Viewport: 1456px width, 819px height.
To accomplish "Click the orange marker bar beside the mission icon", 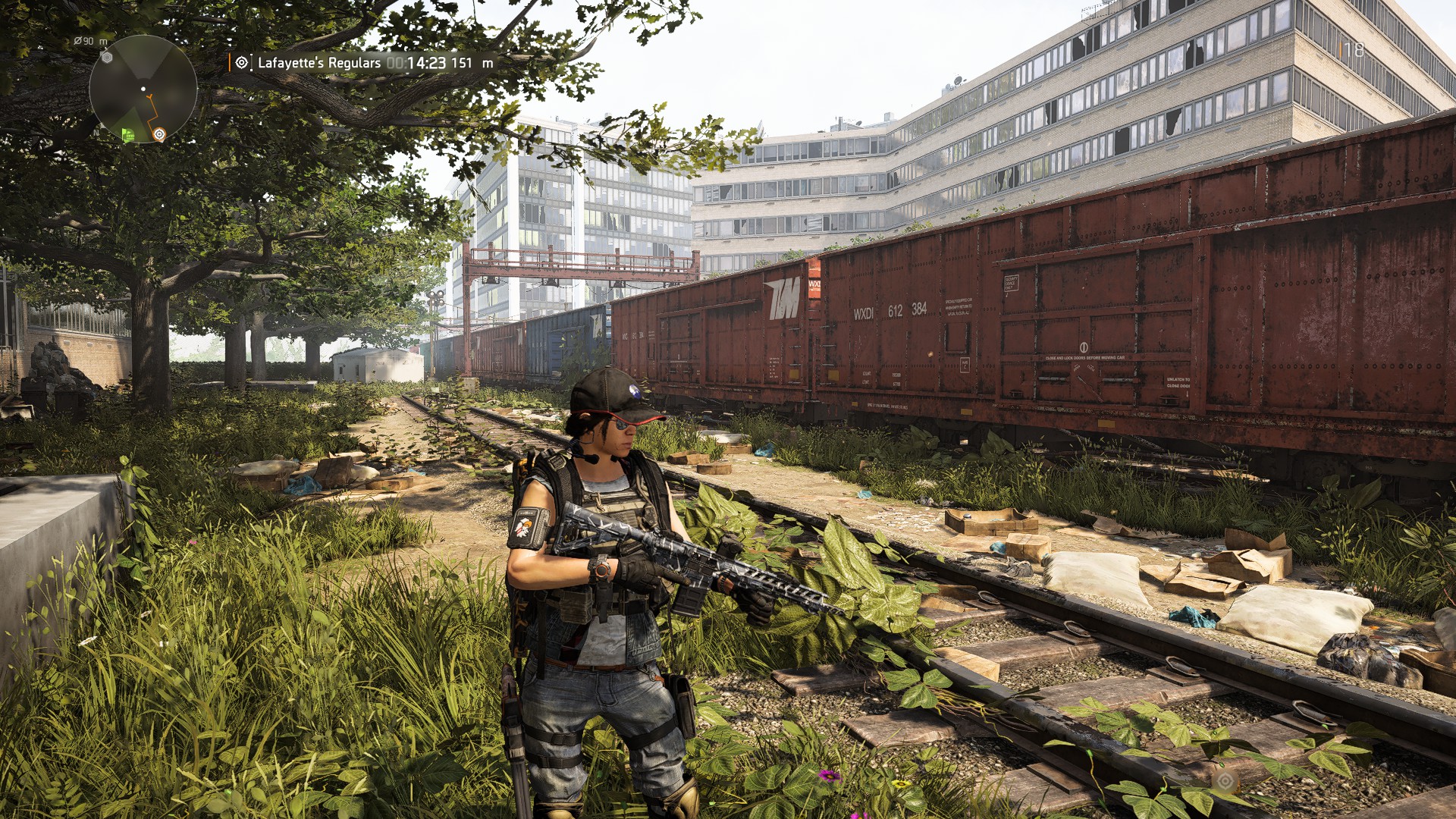I will tap(230, 62).
